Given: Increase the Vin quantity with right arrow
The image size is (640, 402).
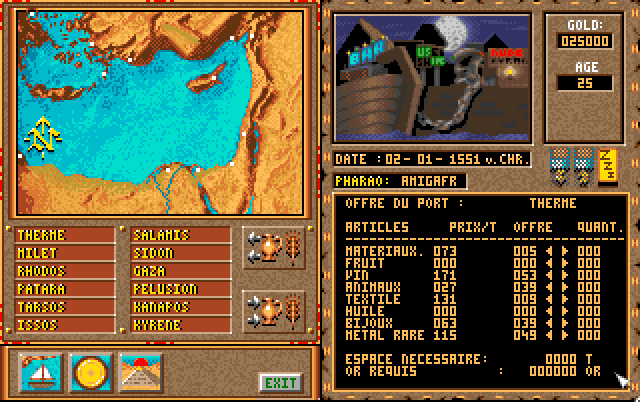Looking at the screenshot, I should (565, 273).
